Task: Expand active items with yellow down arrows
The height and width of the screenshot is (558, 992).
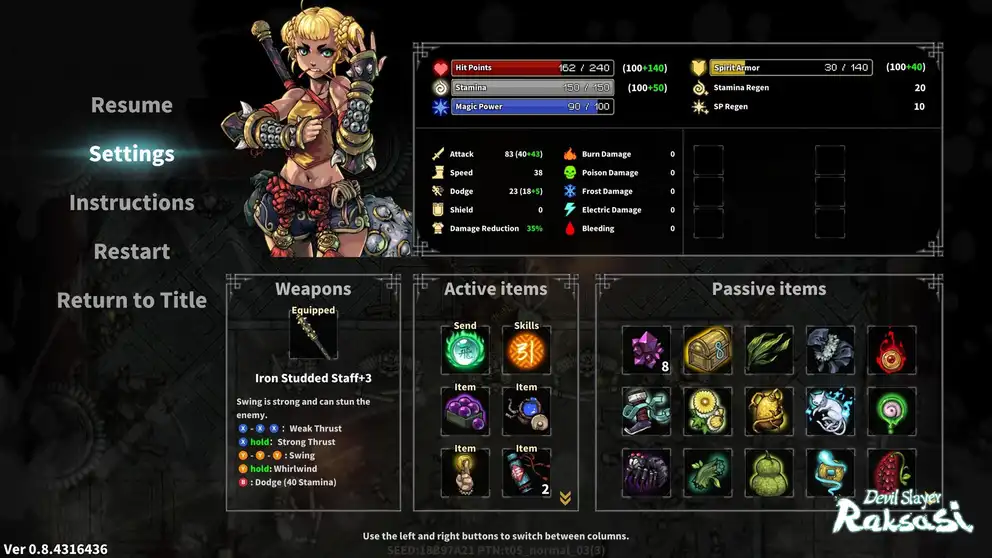Action: pyautogui.click(x=565, y=498)
